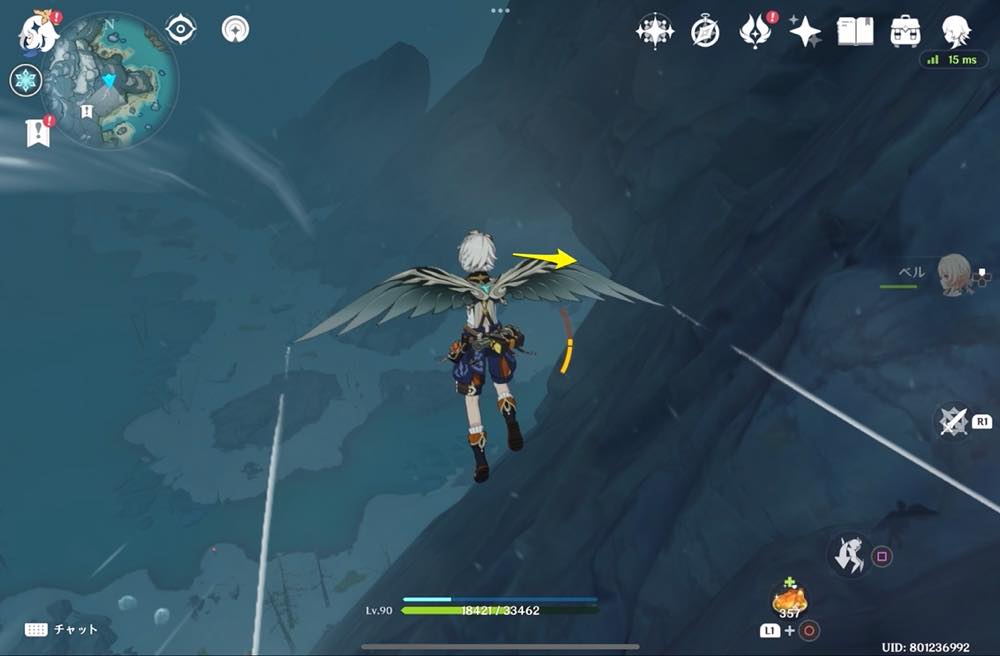The height and width of the screenshot is (656, 1000).
Task: Open the quest bookmark with red alert
Action: [x=38, y=132]
